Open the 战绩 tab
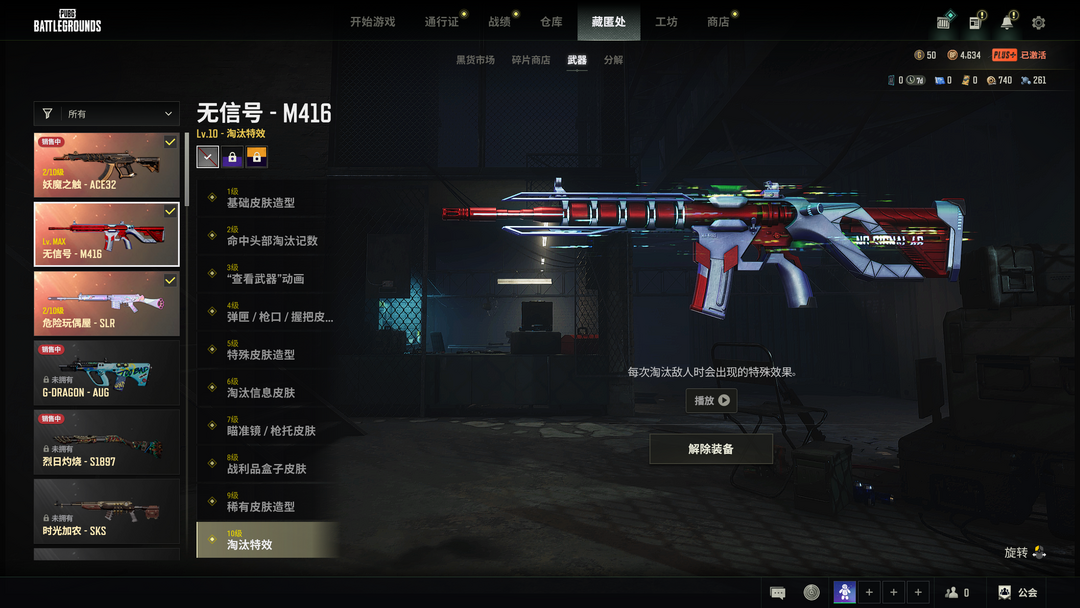 (499, 22)
